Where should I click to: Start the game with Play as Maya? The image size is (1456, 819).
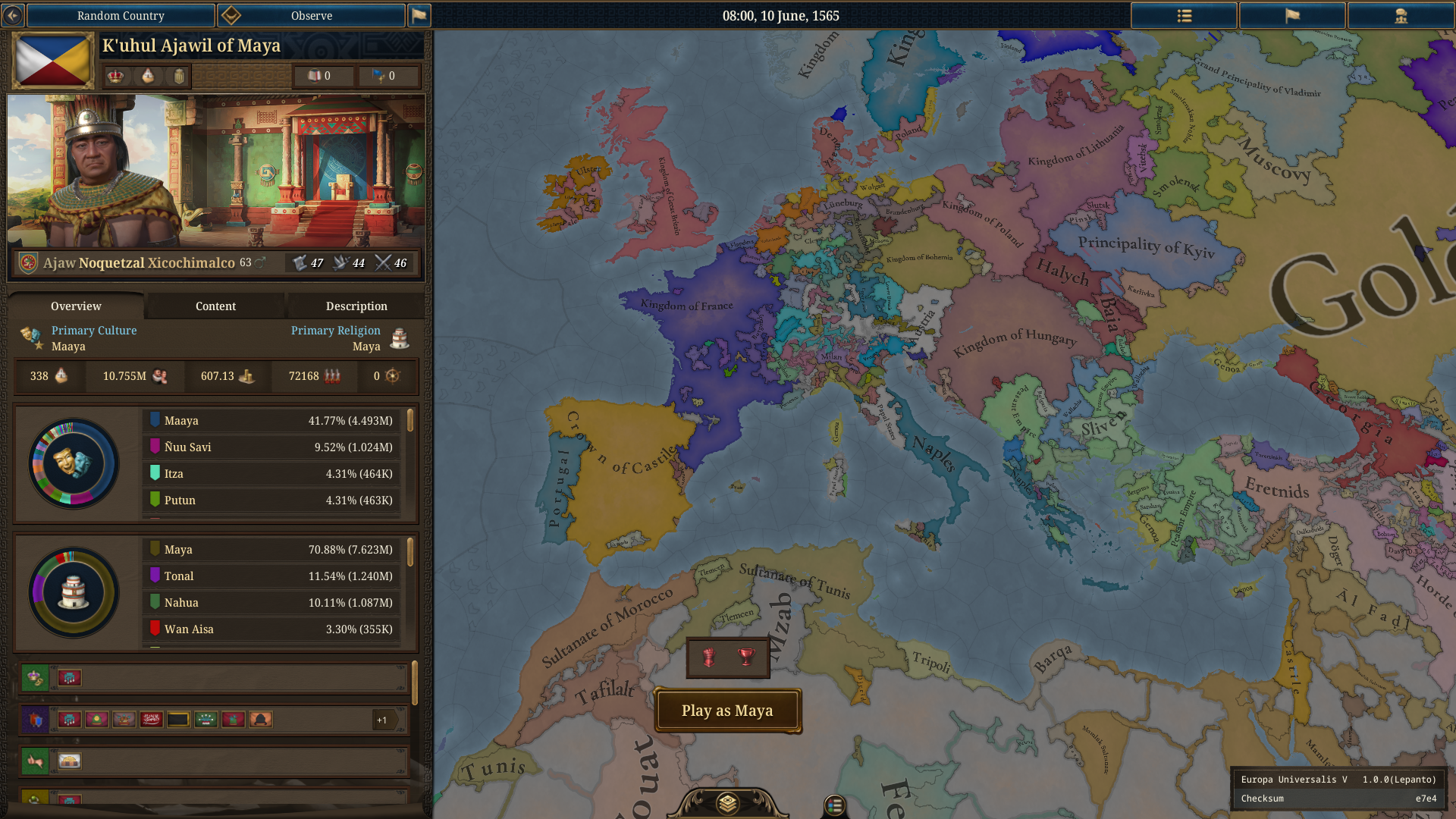(726, 711)
